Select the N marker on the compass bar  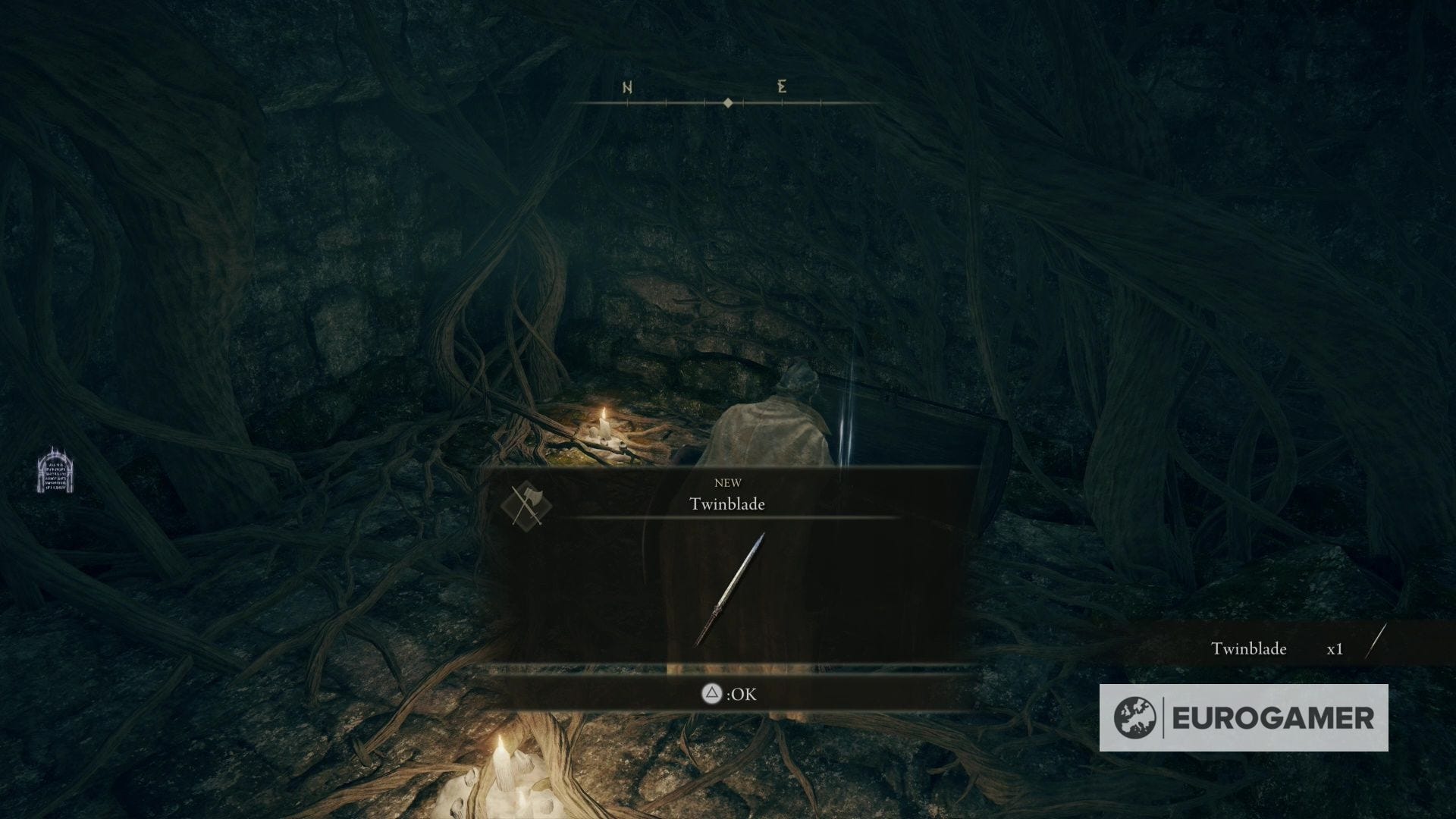626,87
